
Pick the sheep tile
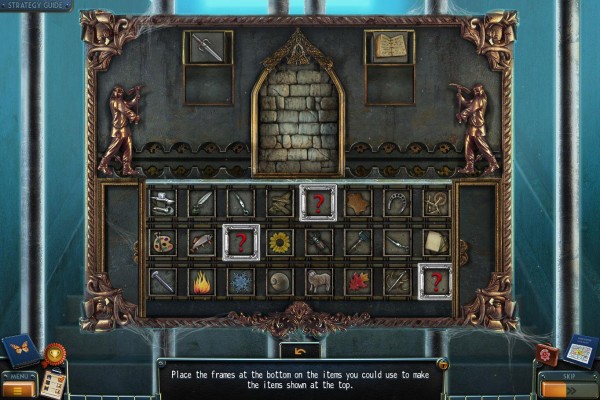click(318, 281)
